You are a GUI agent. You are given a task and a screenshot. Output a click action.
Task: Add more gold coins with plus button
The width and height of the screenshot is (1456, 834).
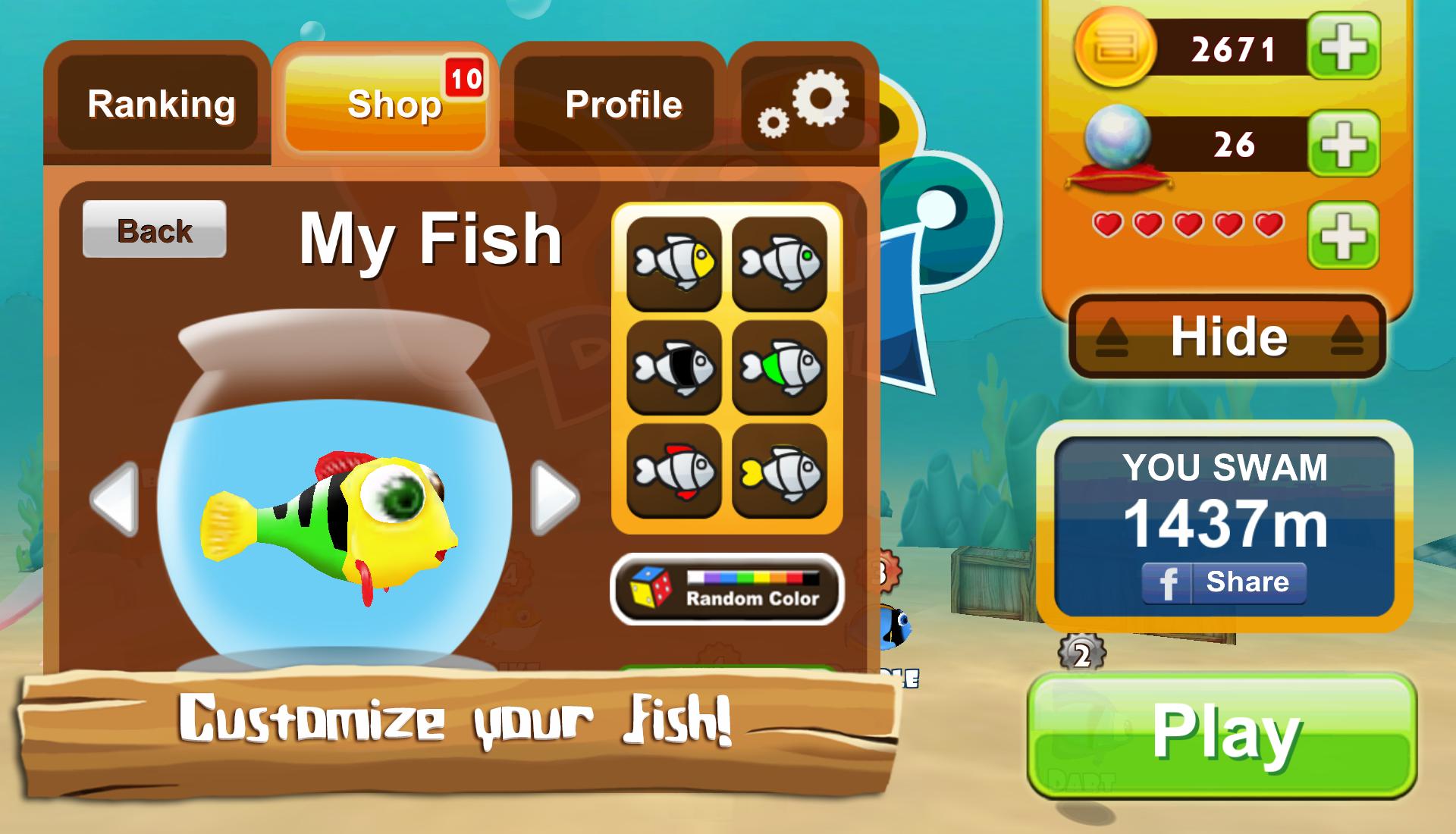click(1343, 47)
